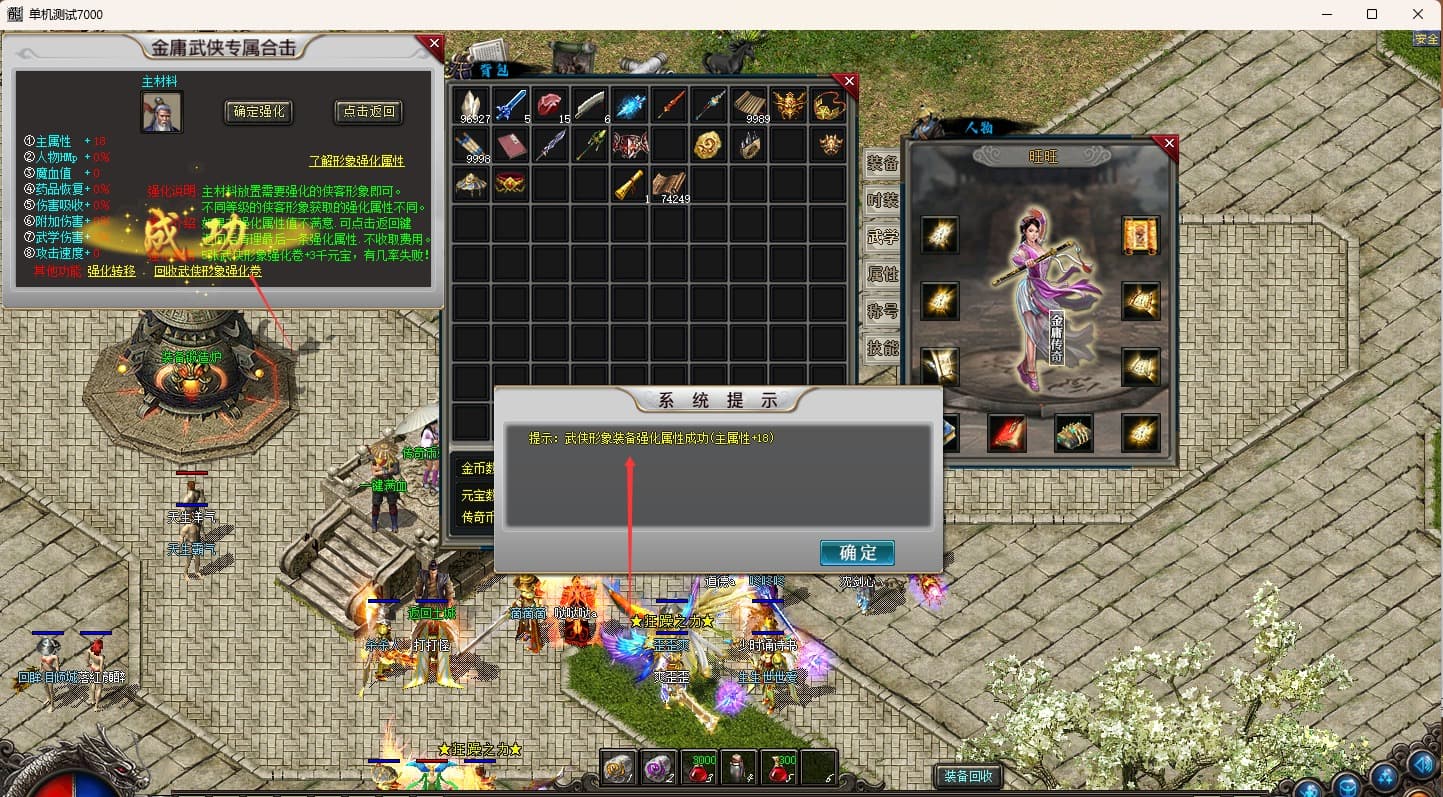
Task: Switch to the 装备 equipment tab
Action: (x=882, y=163)
